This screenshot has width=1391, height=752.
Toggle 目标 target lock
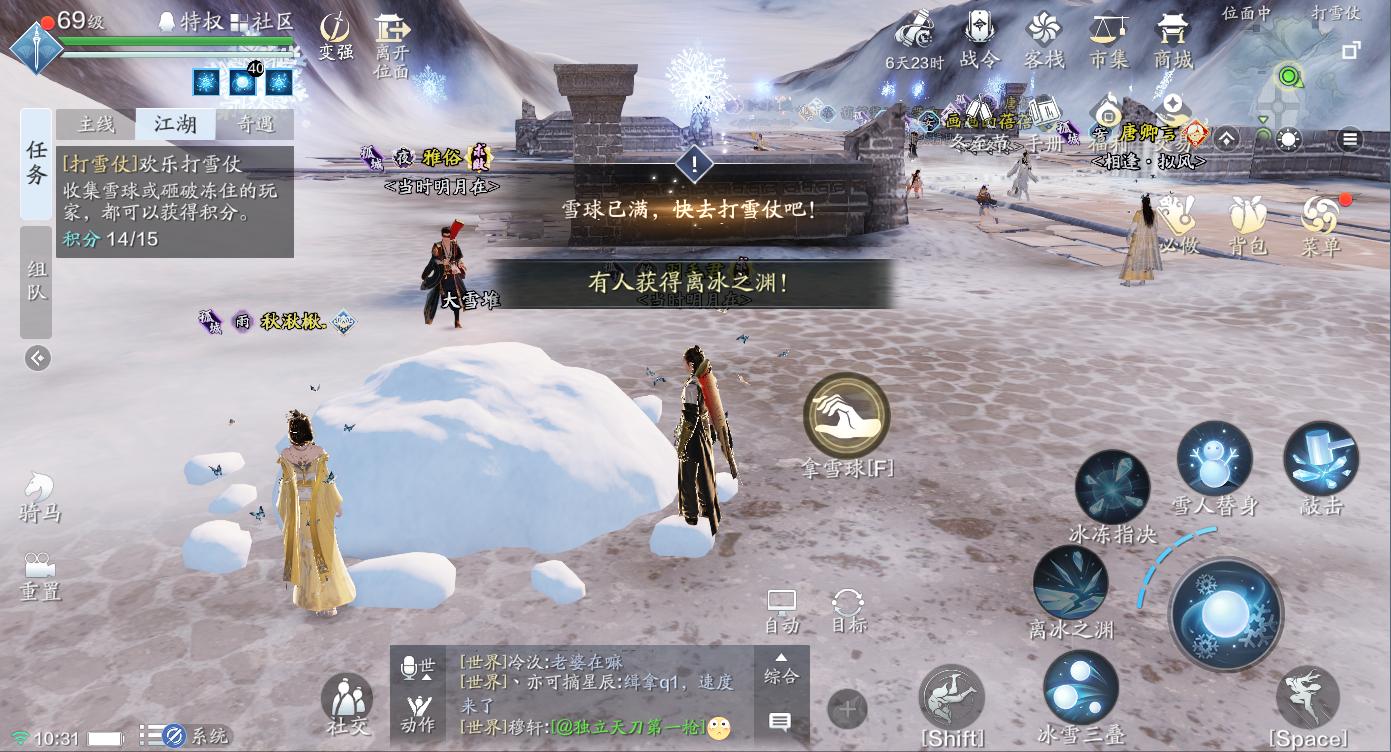click(x=847, y=605)
